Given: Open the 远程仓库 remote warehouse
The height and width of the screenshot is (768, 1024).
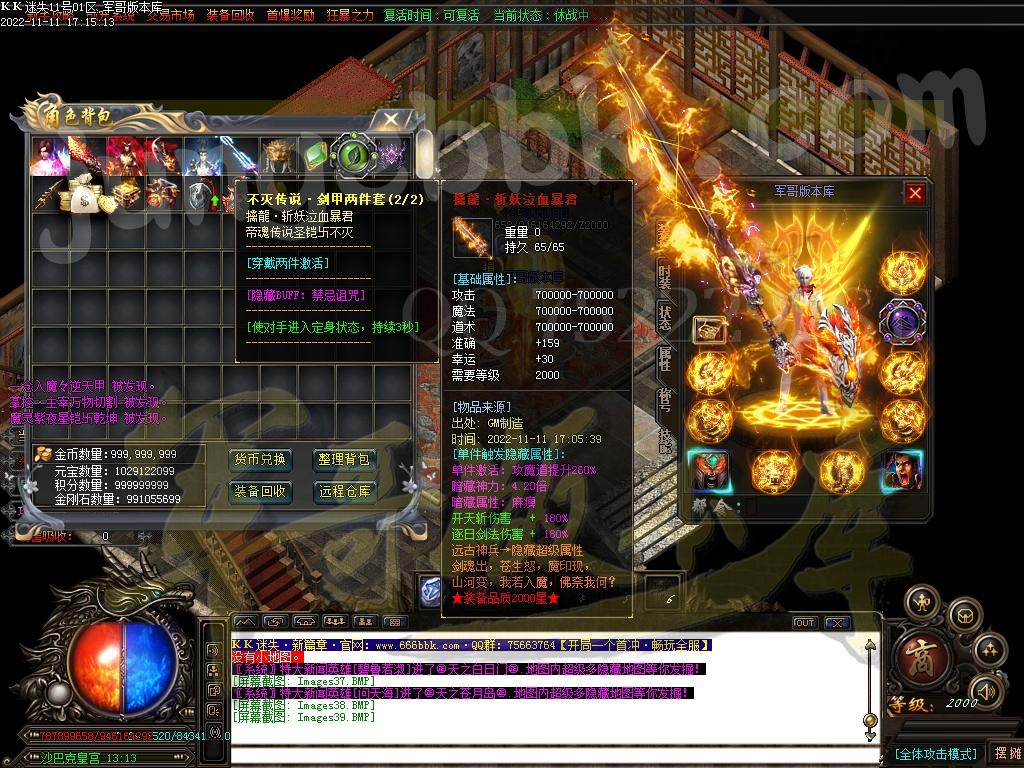Looking at the screenshot, I should coord(344,491).
